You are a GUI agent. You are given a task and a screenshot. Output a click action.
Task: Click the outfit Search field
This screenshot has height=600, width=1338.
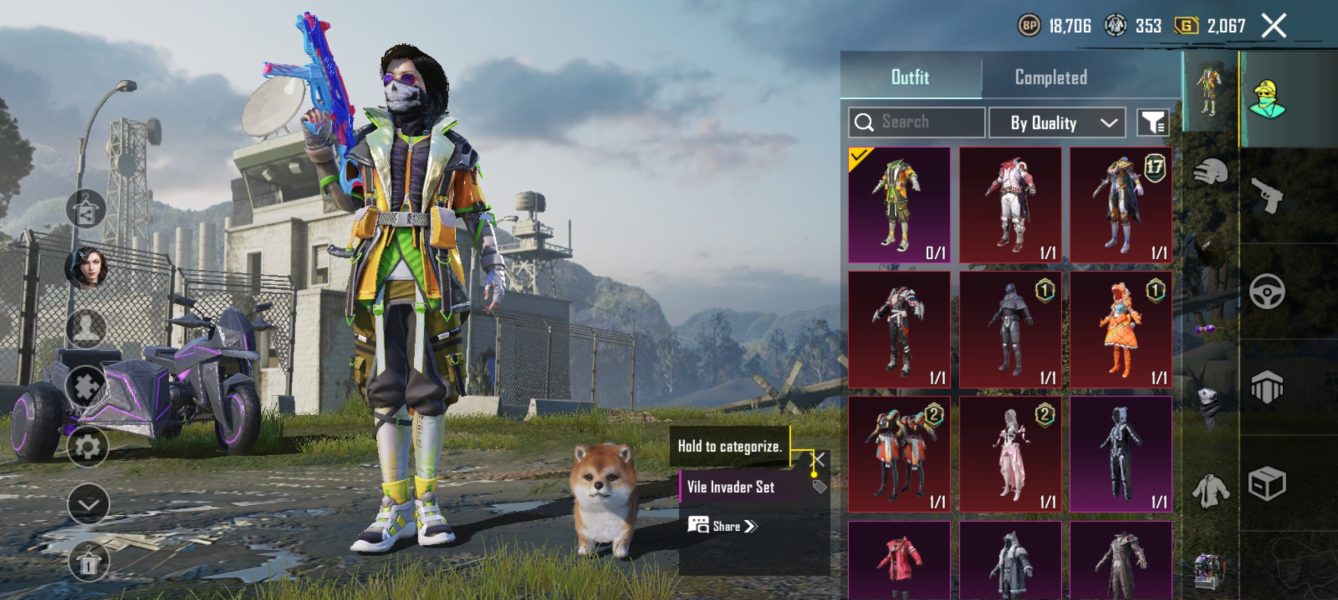(917, 122)
